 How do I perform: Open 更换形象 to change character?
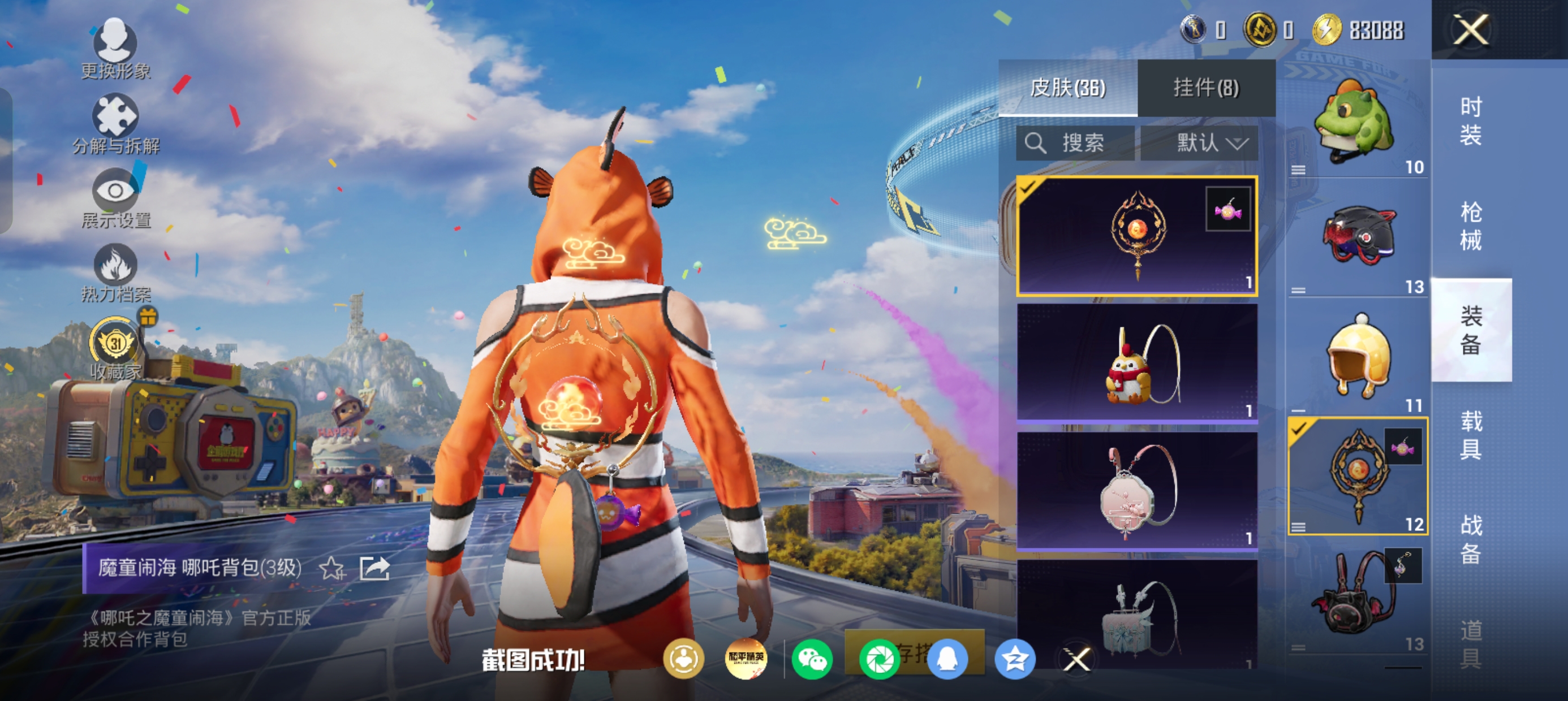coord(115,49)
